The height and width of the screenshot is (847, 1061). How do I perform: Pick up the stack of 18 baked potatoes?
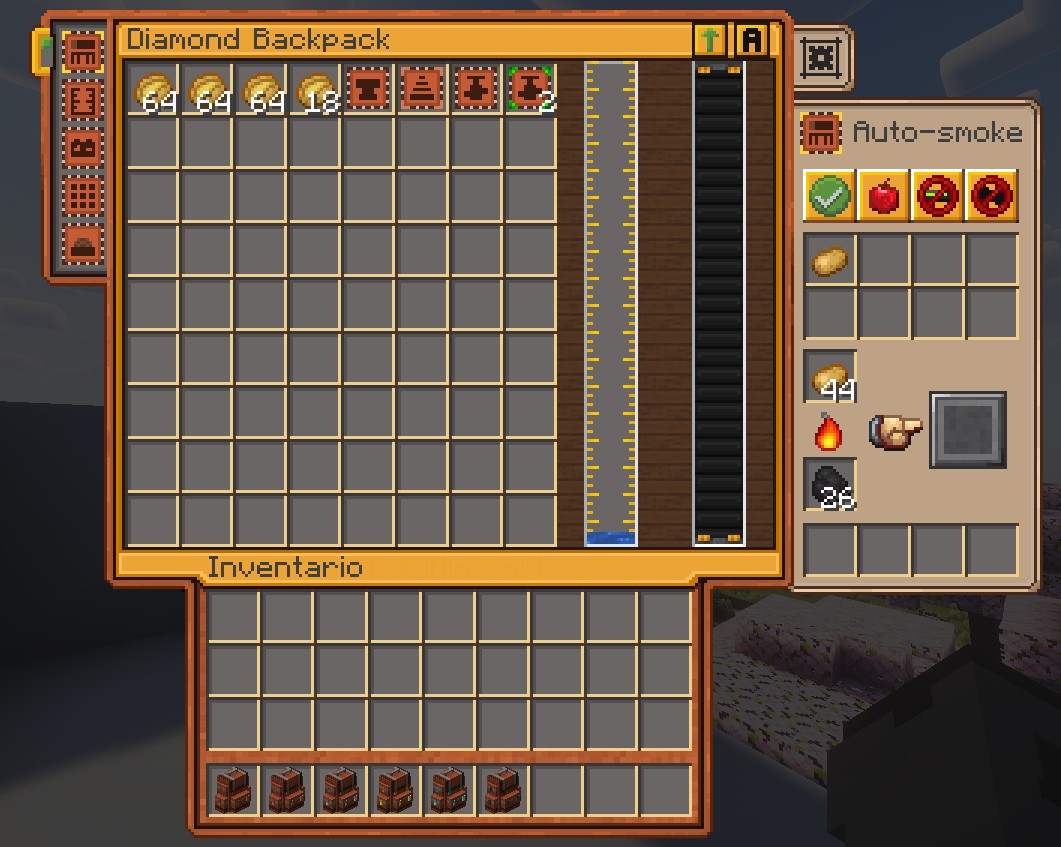[x=315, y=90]
